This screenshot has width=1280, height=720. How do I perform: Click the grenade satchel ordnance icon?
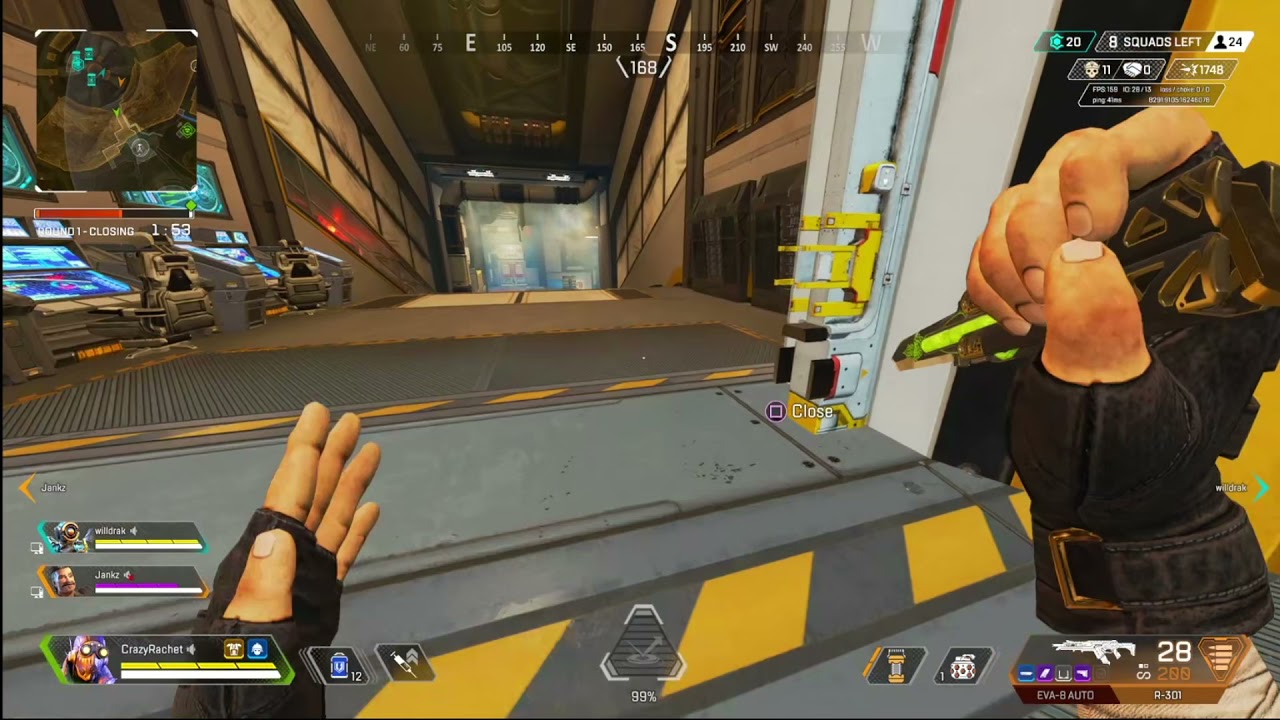point(962,668)
